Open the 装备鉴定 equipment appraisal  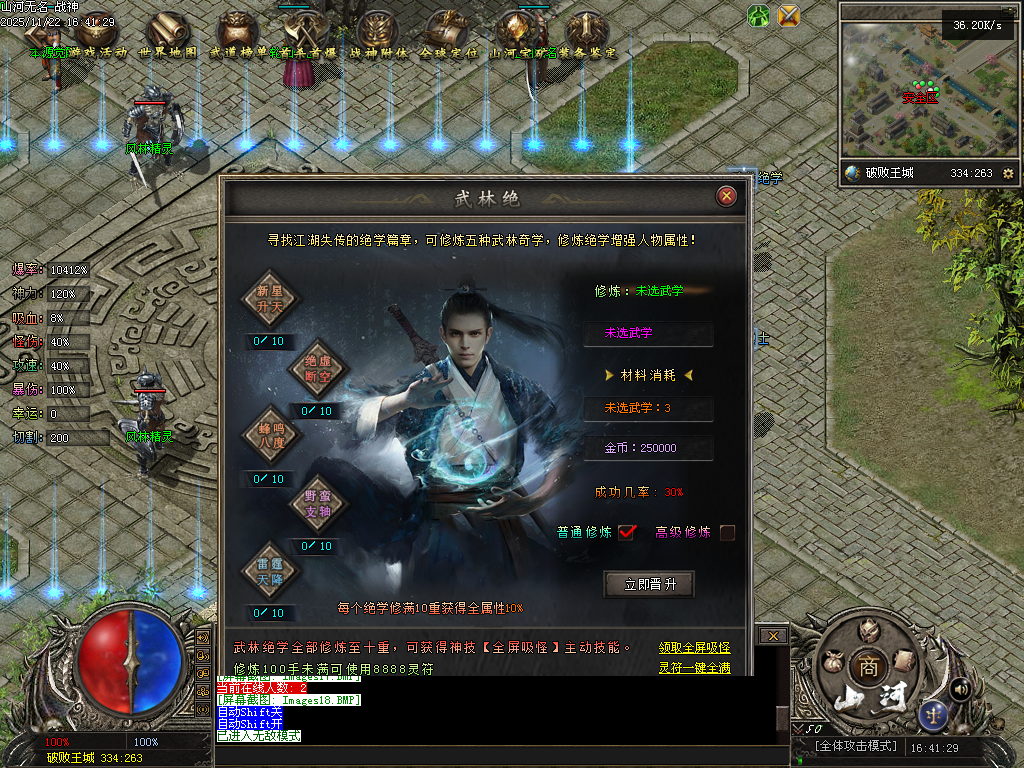pos(586,36)
